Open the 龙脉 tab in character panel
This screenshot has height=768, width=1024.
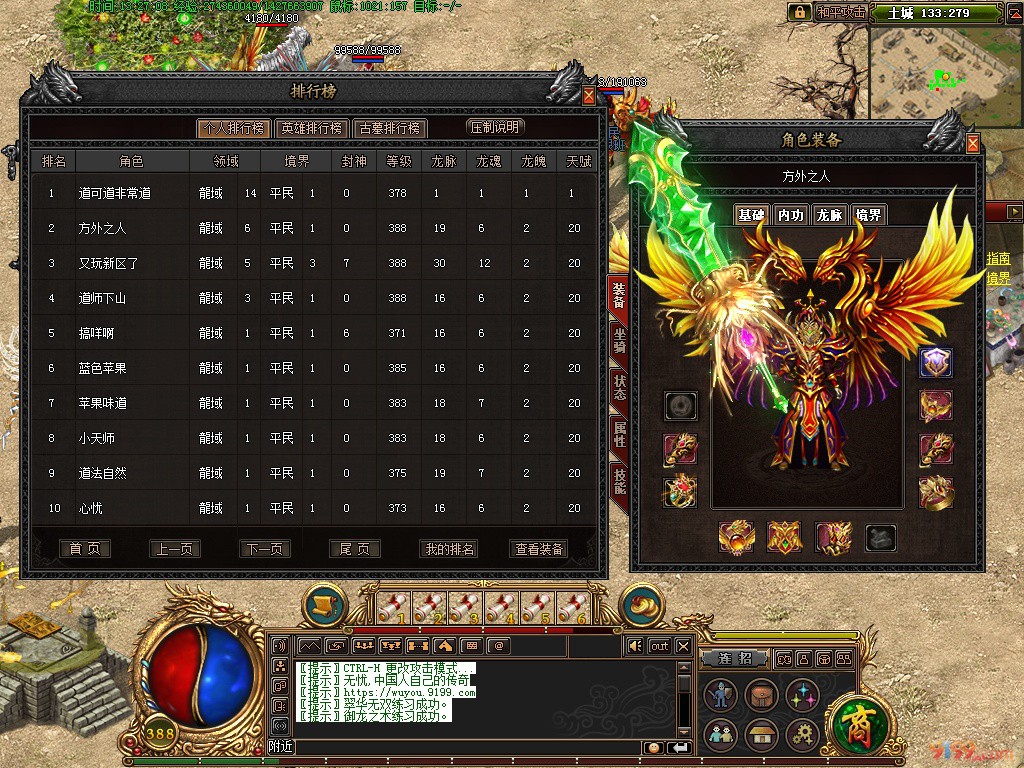(829, 215)
